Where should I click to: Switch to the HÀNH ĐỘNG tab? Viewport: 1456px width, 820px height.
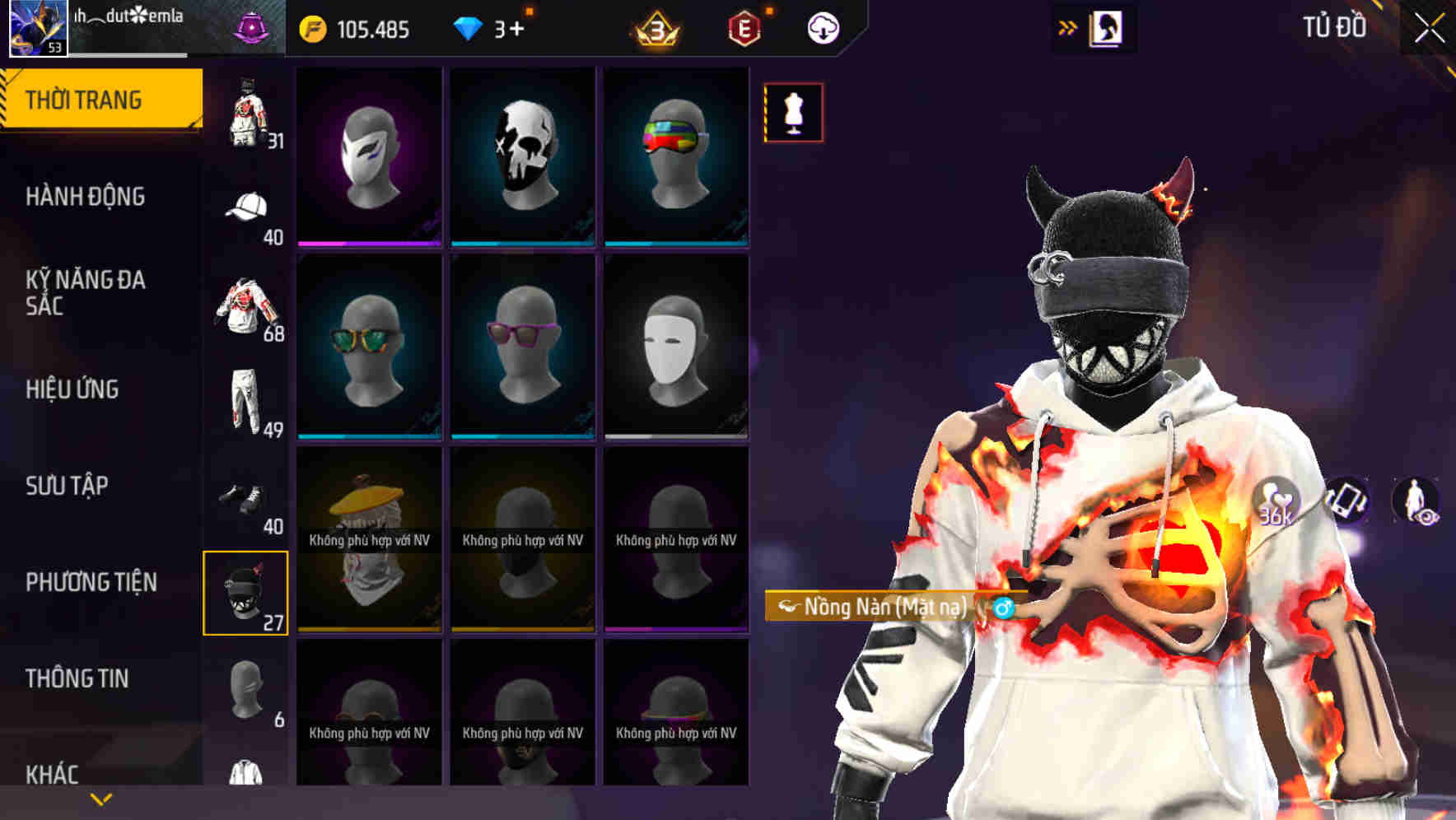(85, 198)
